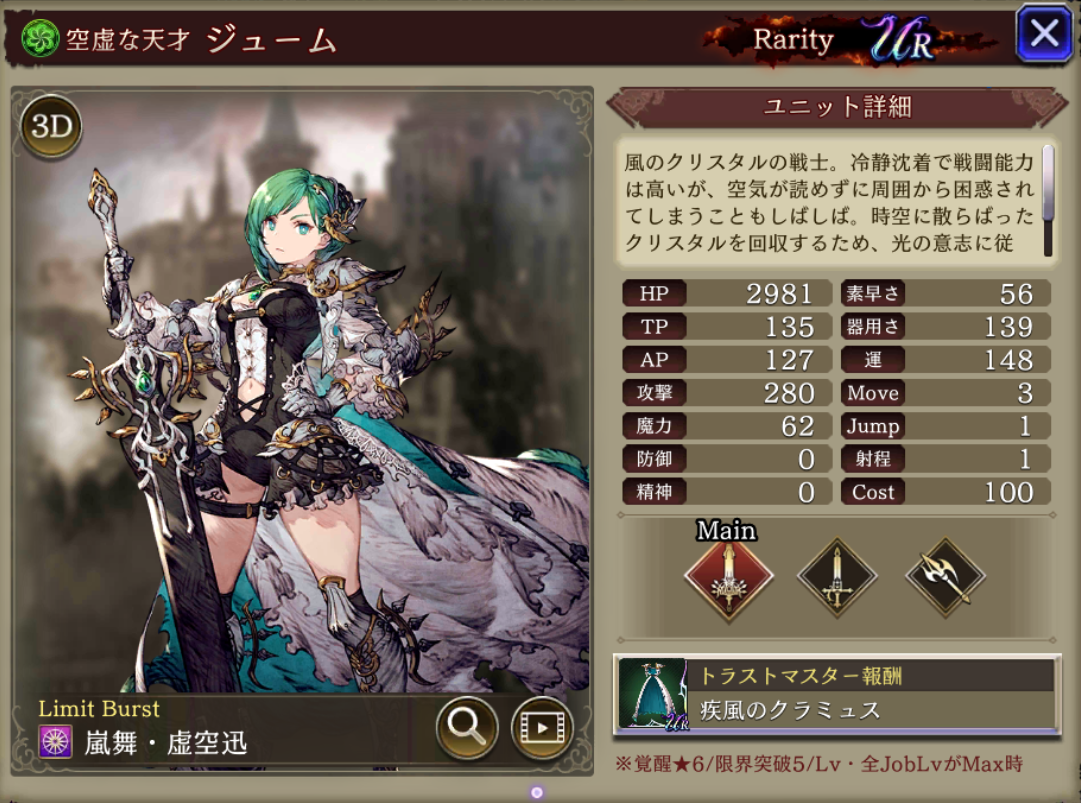Click the unit description scrollbar
Image resolution: width=1081 pixels, height=803 pixels.
(1047, 200)
